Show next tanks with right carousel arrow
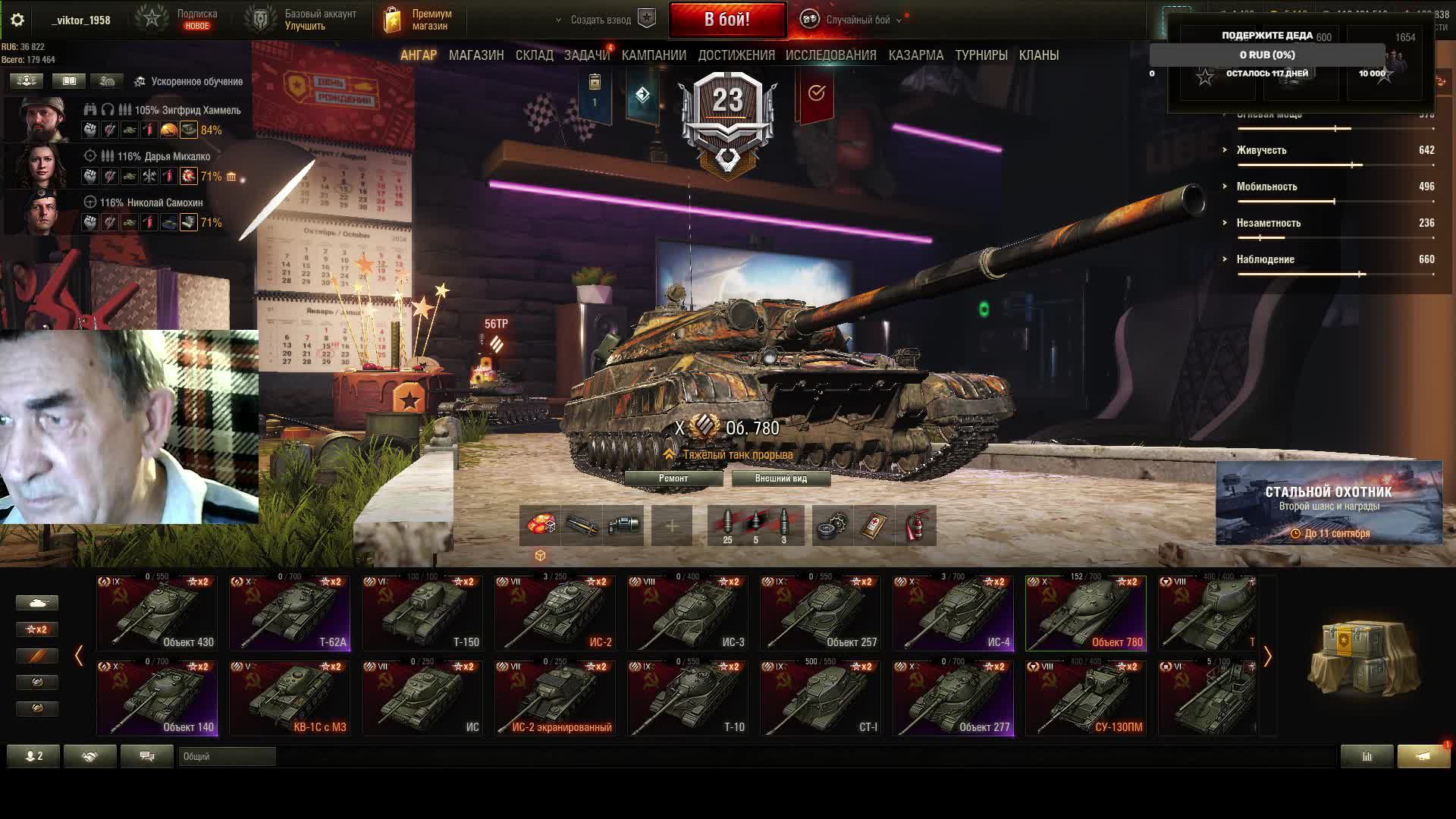1456x819 pixels. coord(1267,656)
